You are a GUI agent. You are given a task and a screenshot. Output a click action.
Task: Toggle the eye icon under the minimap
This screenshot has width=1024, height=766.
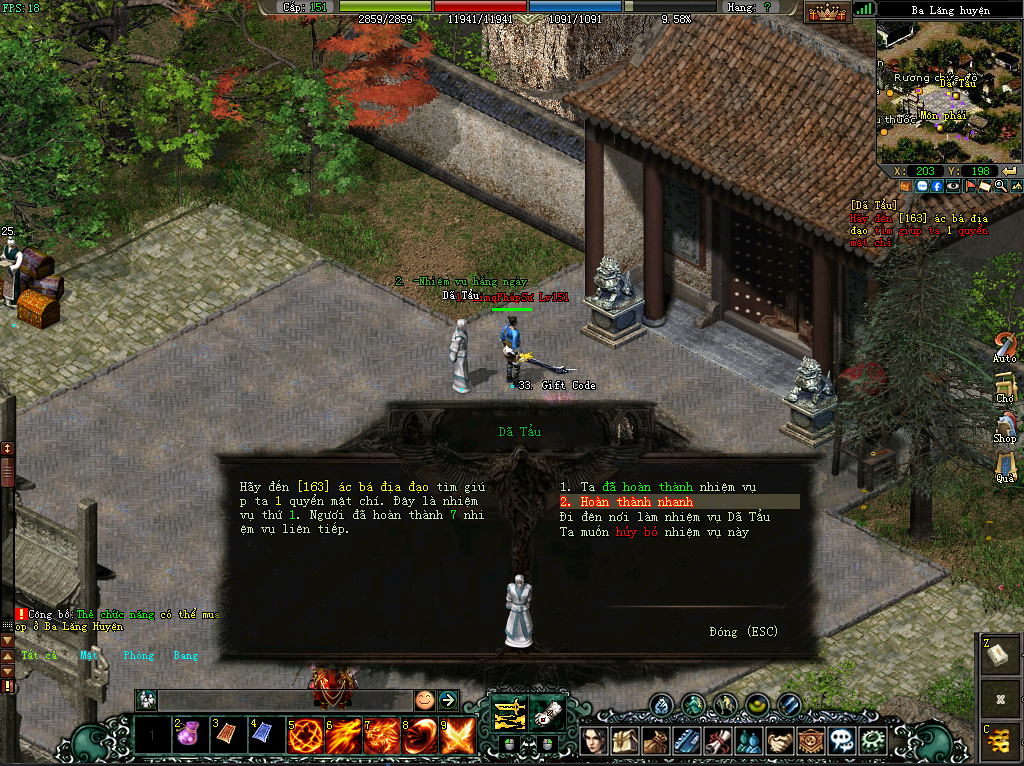click(953, 186)
